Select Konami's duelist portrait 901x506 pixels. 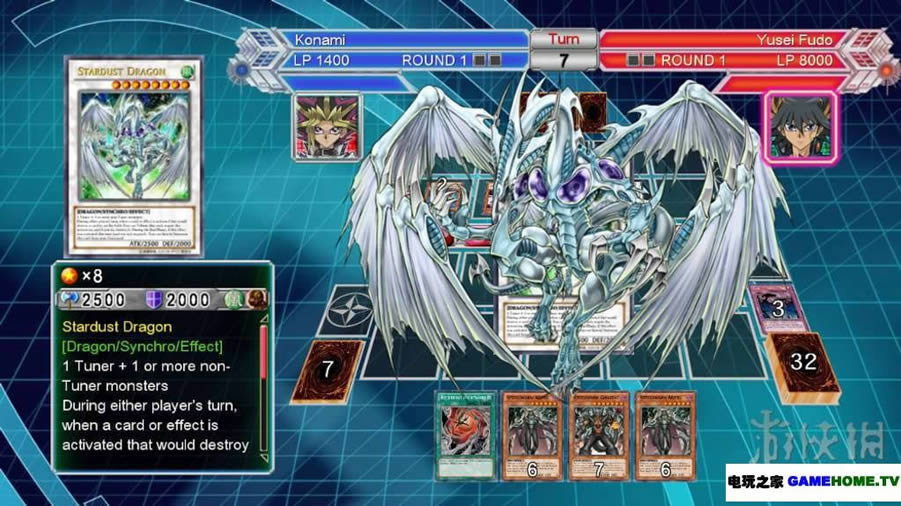[x=326, y=126]
